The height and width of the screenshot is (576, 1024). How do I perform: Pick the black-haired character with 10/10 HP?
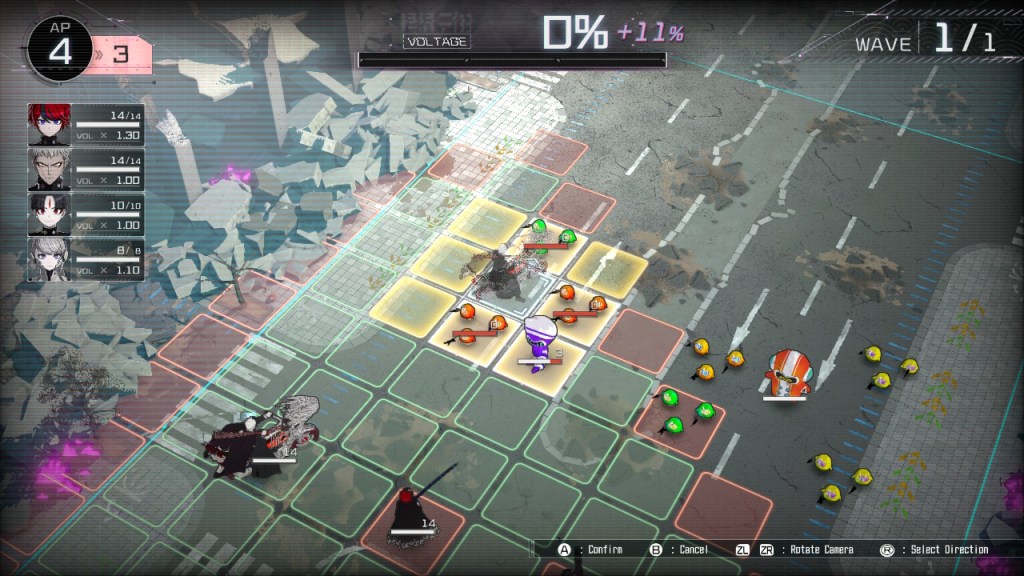tap(48, 213)
